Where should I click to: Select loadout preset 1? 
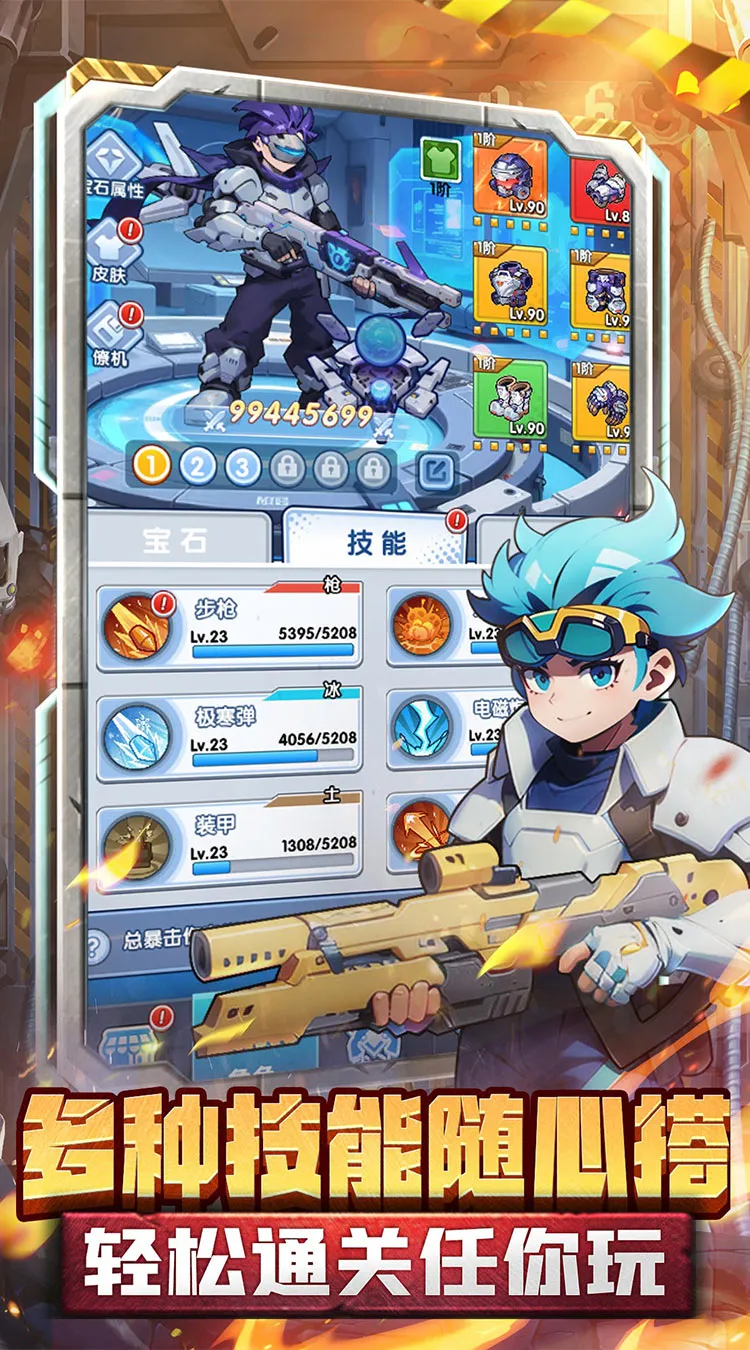pos(152,466)
